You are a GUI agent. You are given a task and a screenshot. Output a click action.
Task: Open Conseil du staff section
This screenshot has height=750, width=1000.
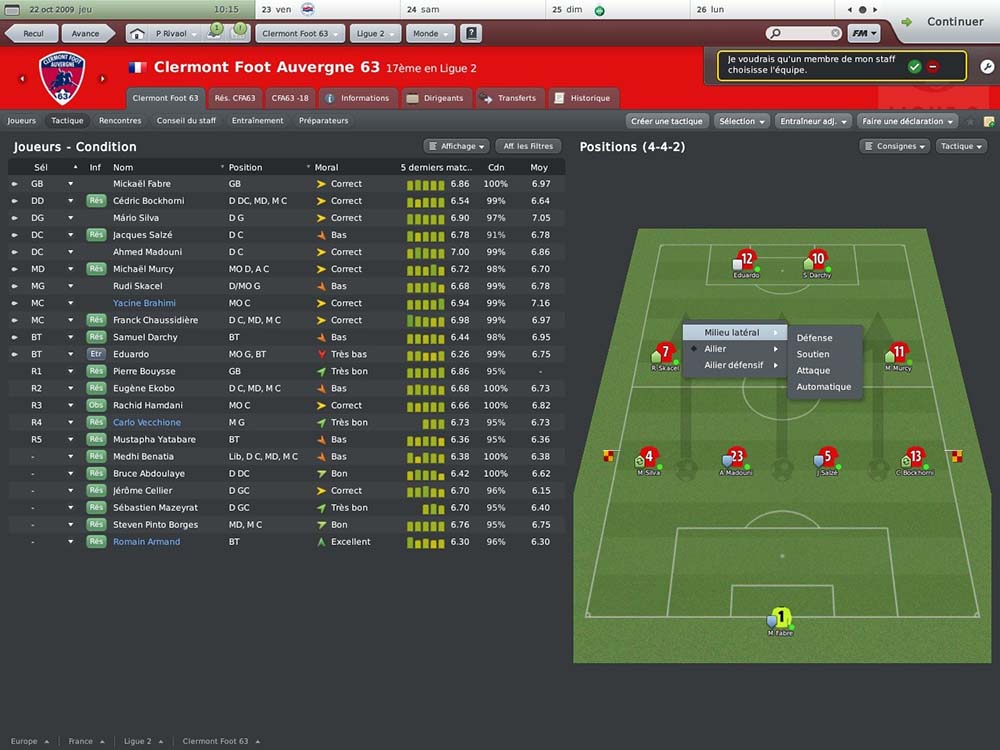186,121
